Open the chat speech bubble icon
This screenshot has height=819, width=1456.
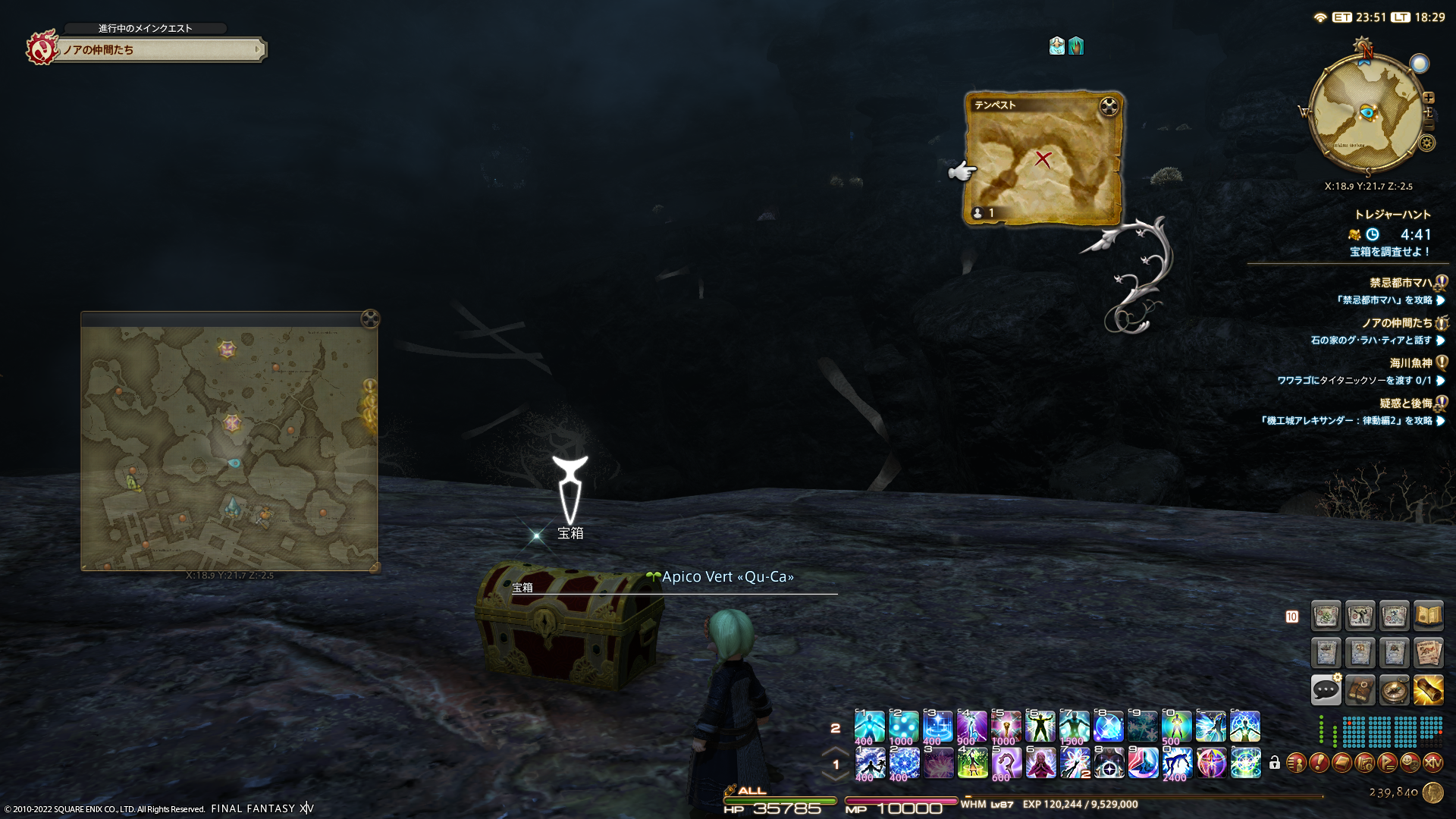pyautogui.click(x=1326, y=690)
